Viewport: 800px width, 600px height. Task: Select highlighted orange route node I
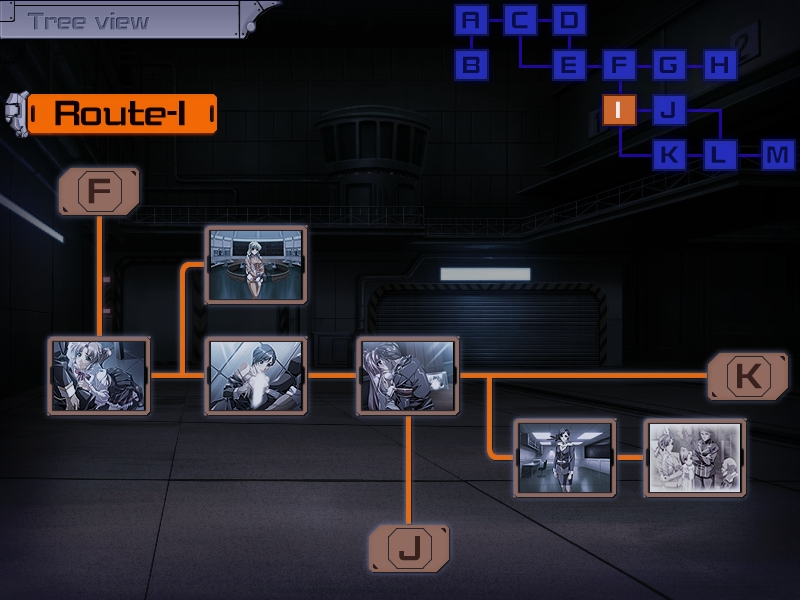click(619, 110)
